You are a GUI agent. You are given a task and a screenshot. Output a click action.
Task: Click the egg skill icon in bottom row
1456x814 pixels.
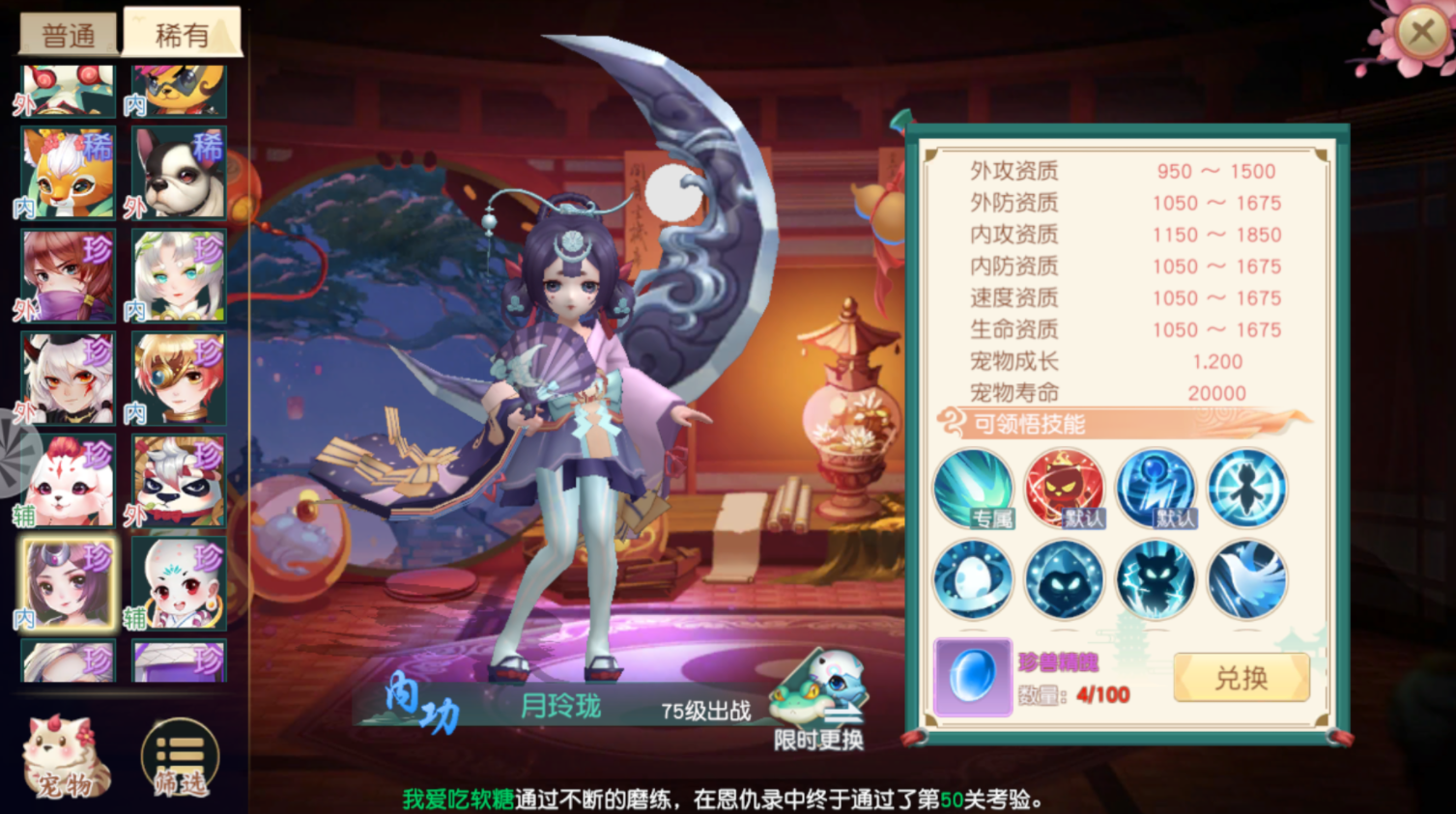click(973, 579)
